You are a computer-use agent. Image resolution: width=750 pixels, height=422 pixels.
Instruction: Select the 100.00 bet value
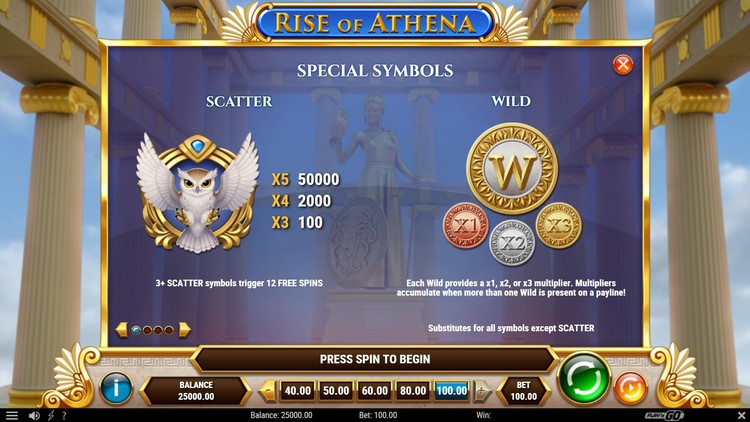coord(452,391)
